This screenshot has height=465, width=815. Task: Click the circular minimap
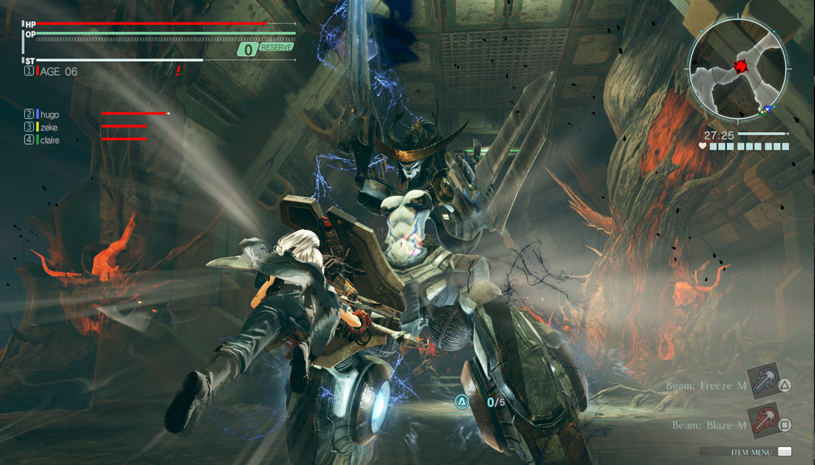[739, 70]
